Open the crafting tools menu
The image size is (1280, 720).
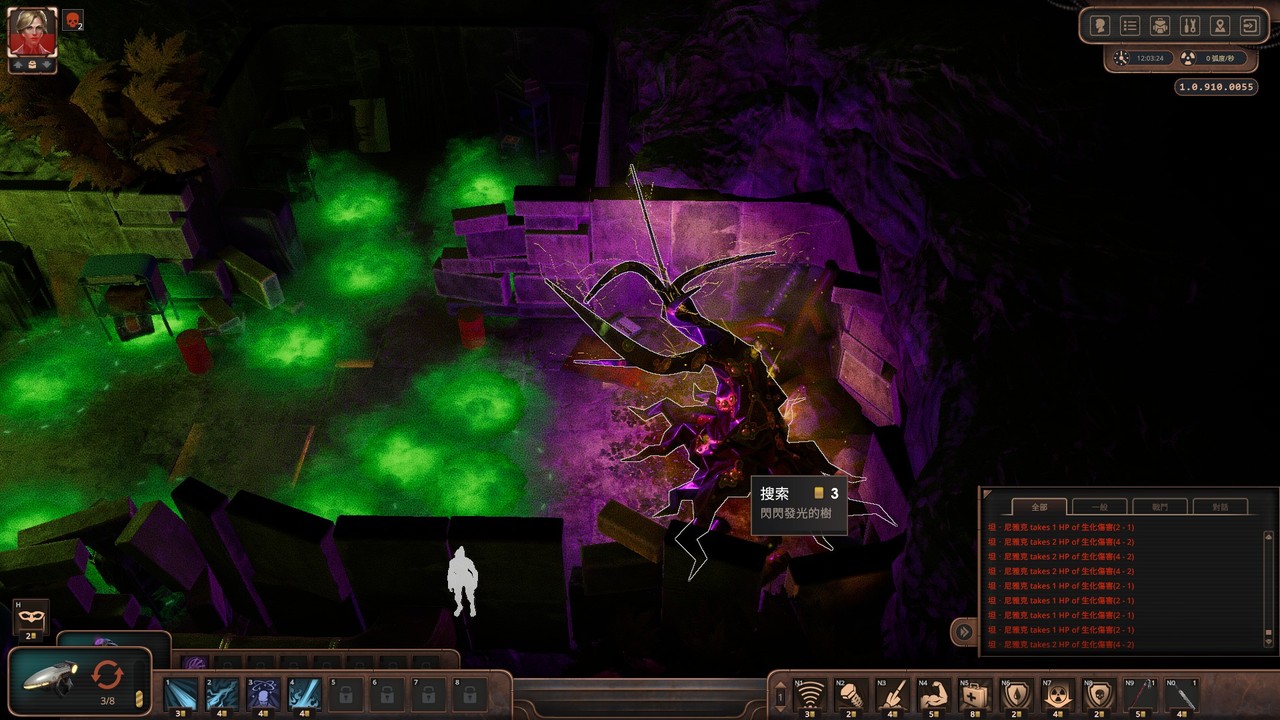pos(1190,26)
